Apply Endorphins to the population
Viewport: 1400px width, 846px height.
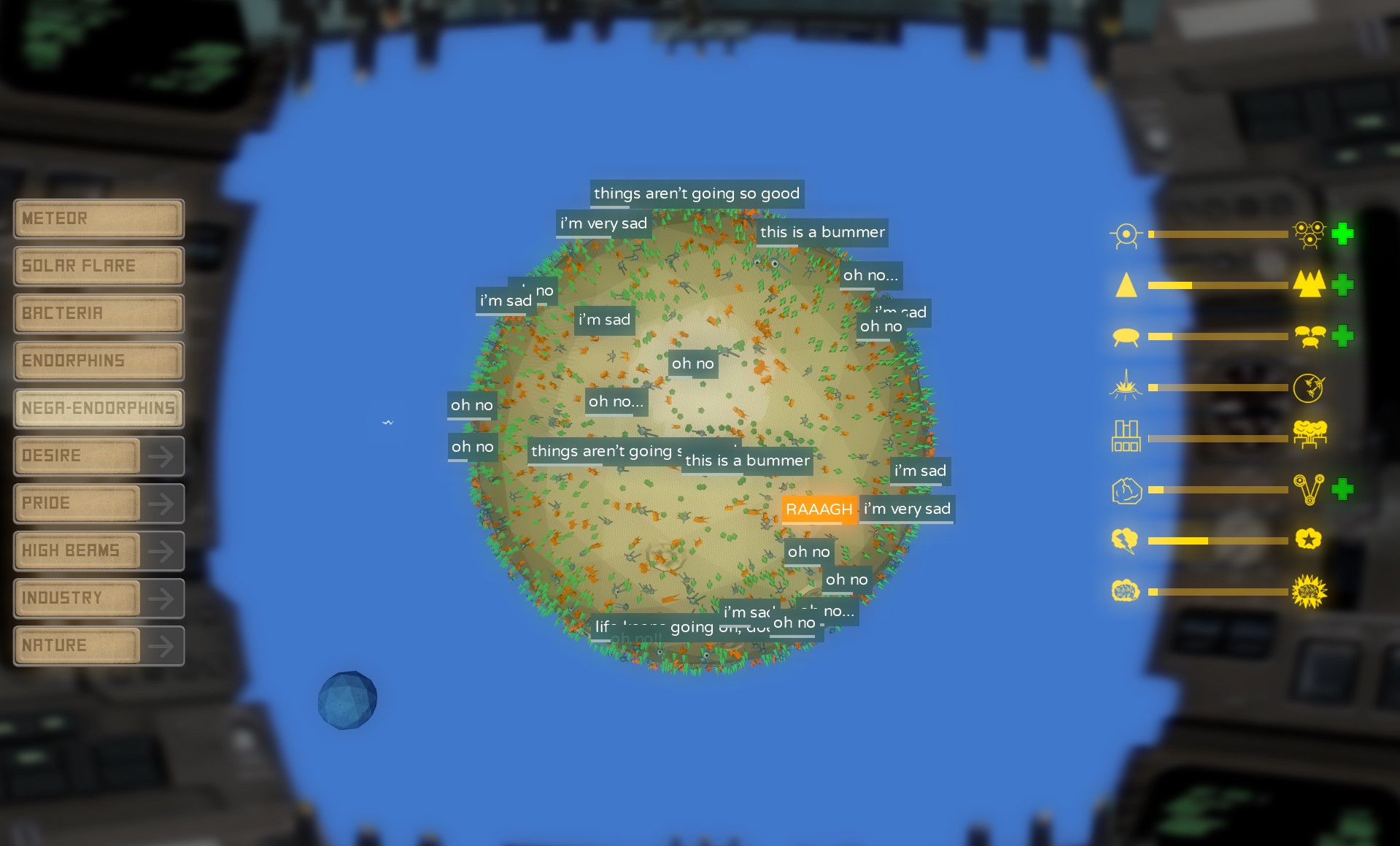[98, 361]
